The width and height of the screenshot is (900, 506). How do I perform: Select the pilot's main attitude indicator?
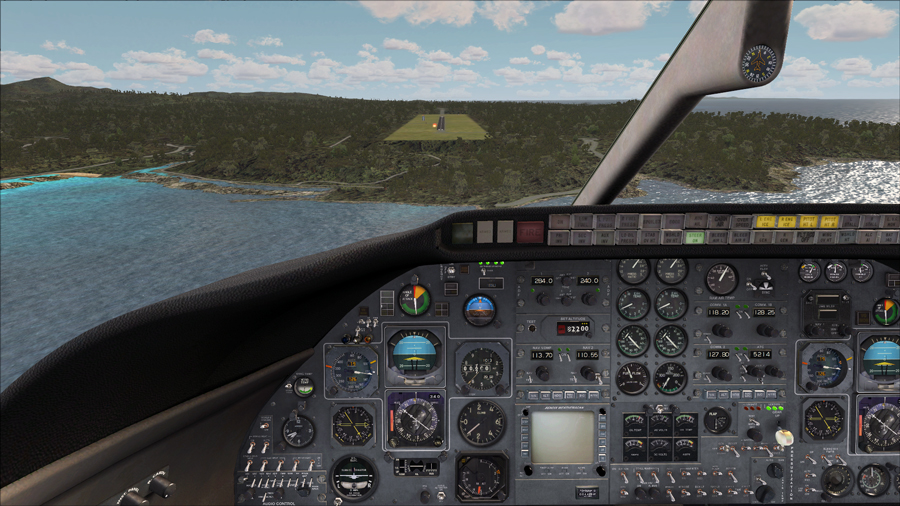coord(414,353)
